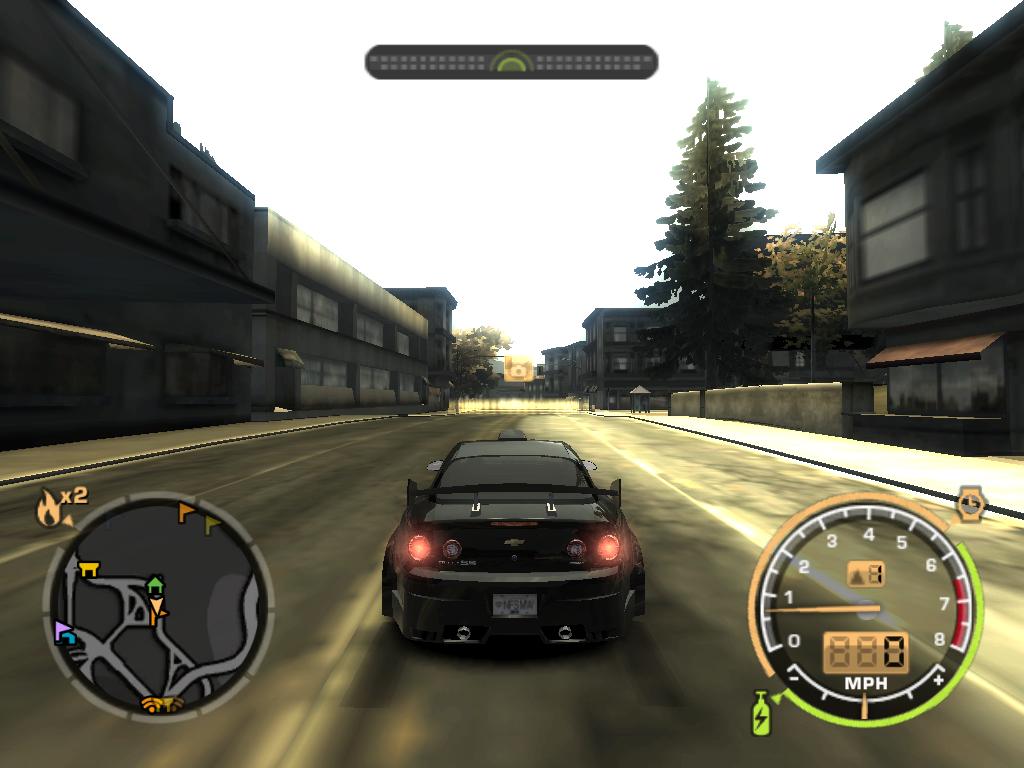Select the green safehouse marker on minimap

tap(155, 584)
